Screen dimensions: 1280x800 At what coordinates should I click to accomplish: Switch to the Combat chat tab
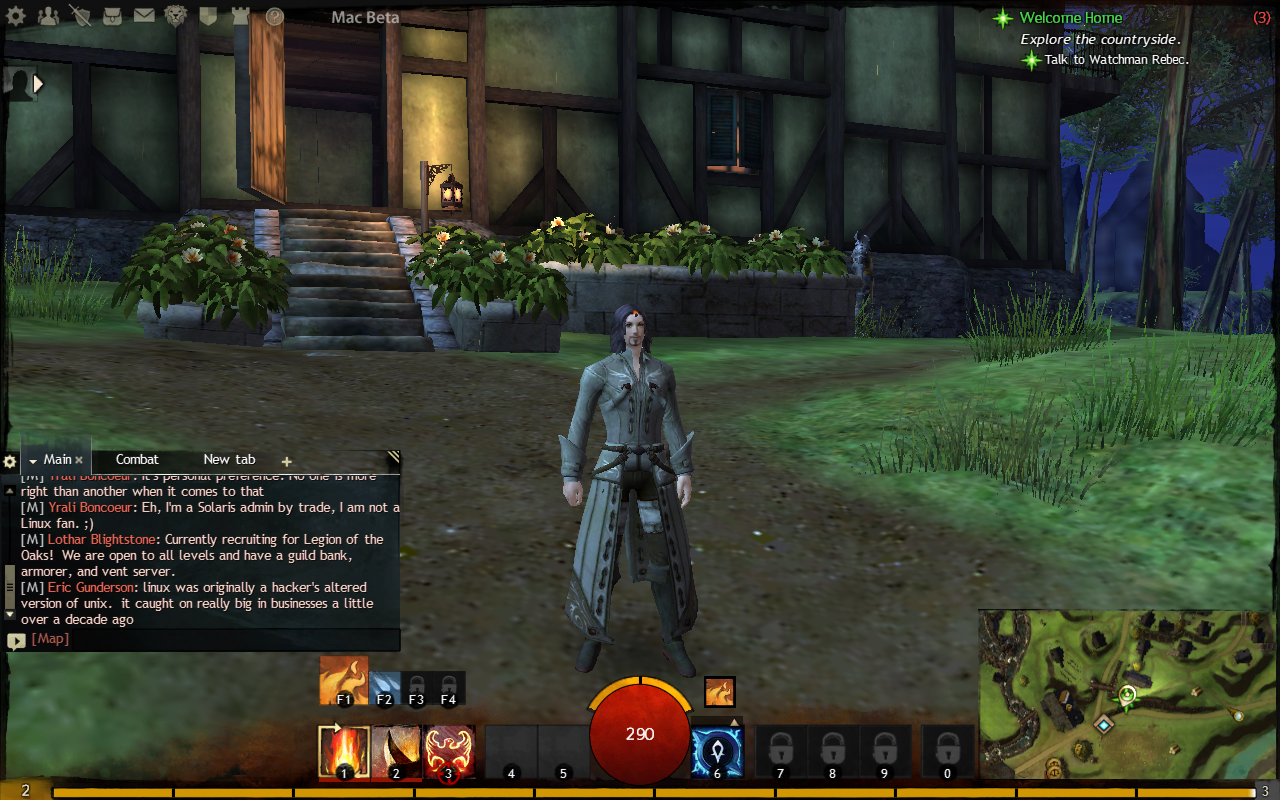coord(137,460)
